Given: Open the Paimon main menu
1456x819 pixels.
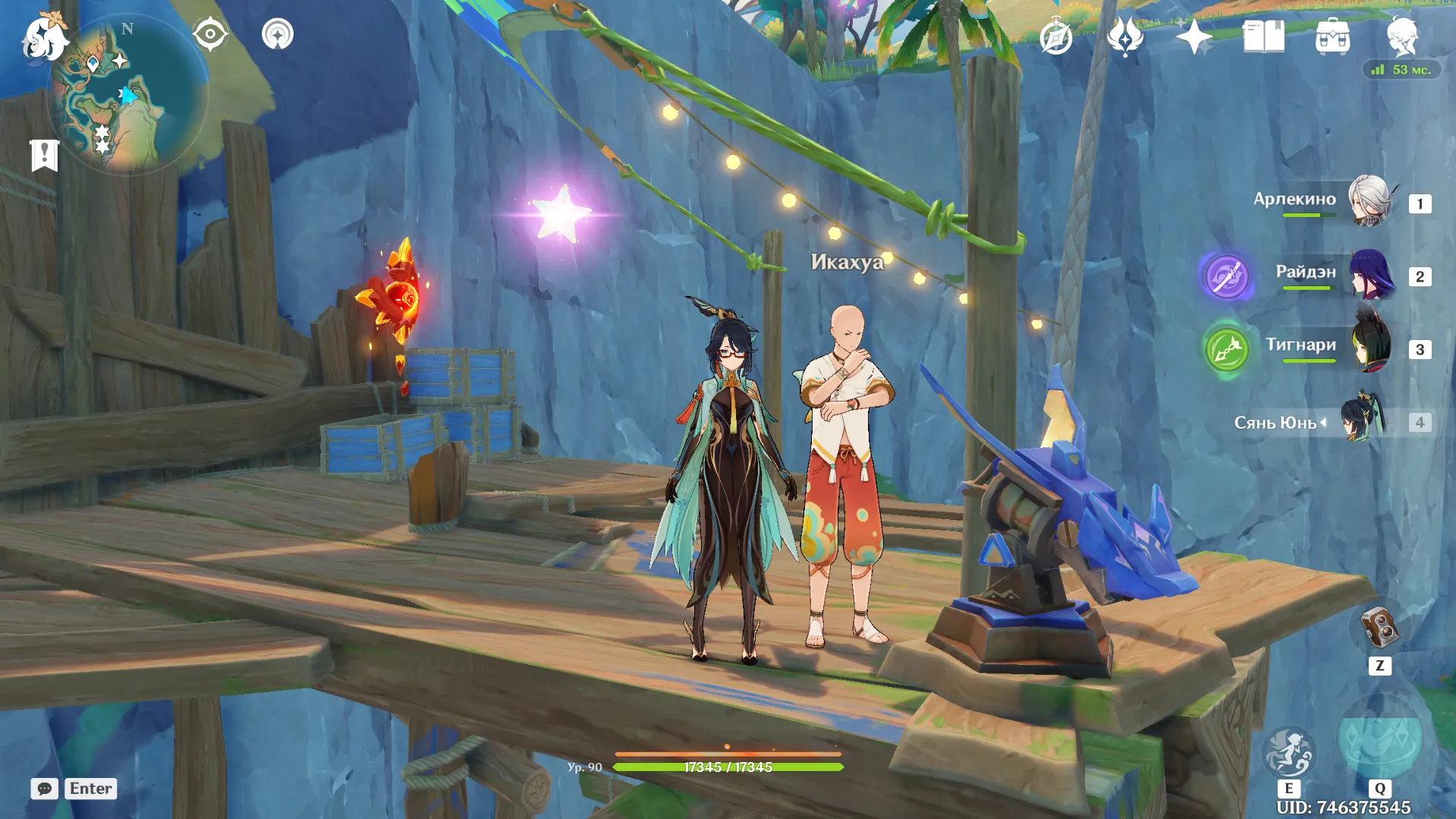Looking at the screenshot, I should tap(44, 38).
